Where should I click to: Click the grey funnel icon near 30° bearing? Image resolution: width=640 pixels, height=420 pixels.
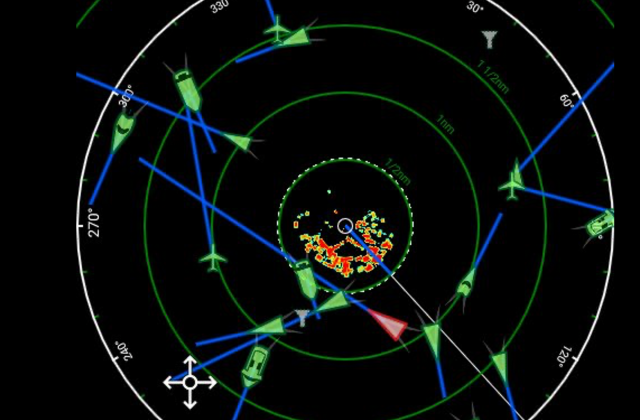[489, 40]
